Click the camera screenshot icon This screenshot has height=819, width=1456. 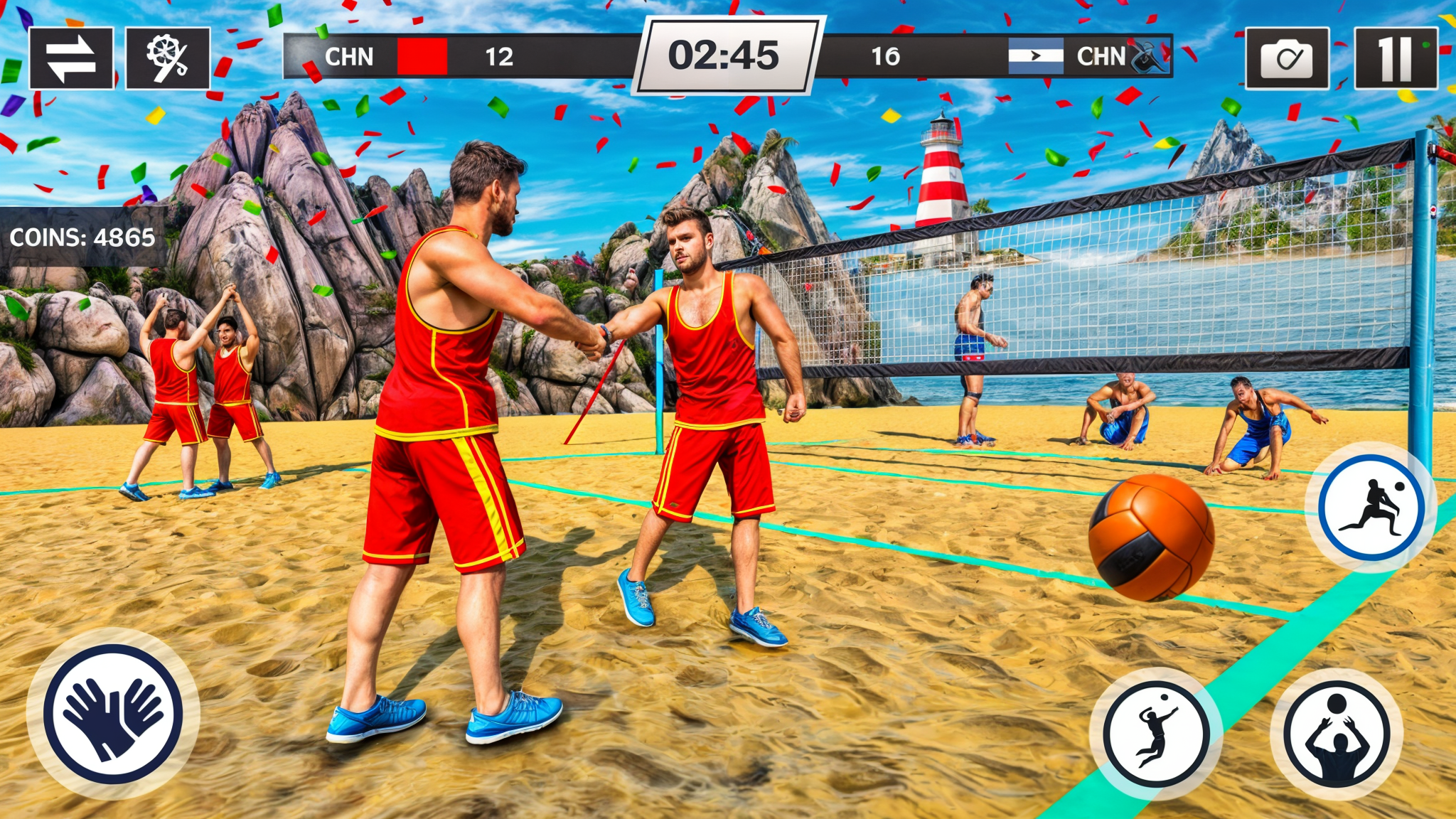coord(1288,58)
